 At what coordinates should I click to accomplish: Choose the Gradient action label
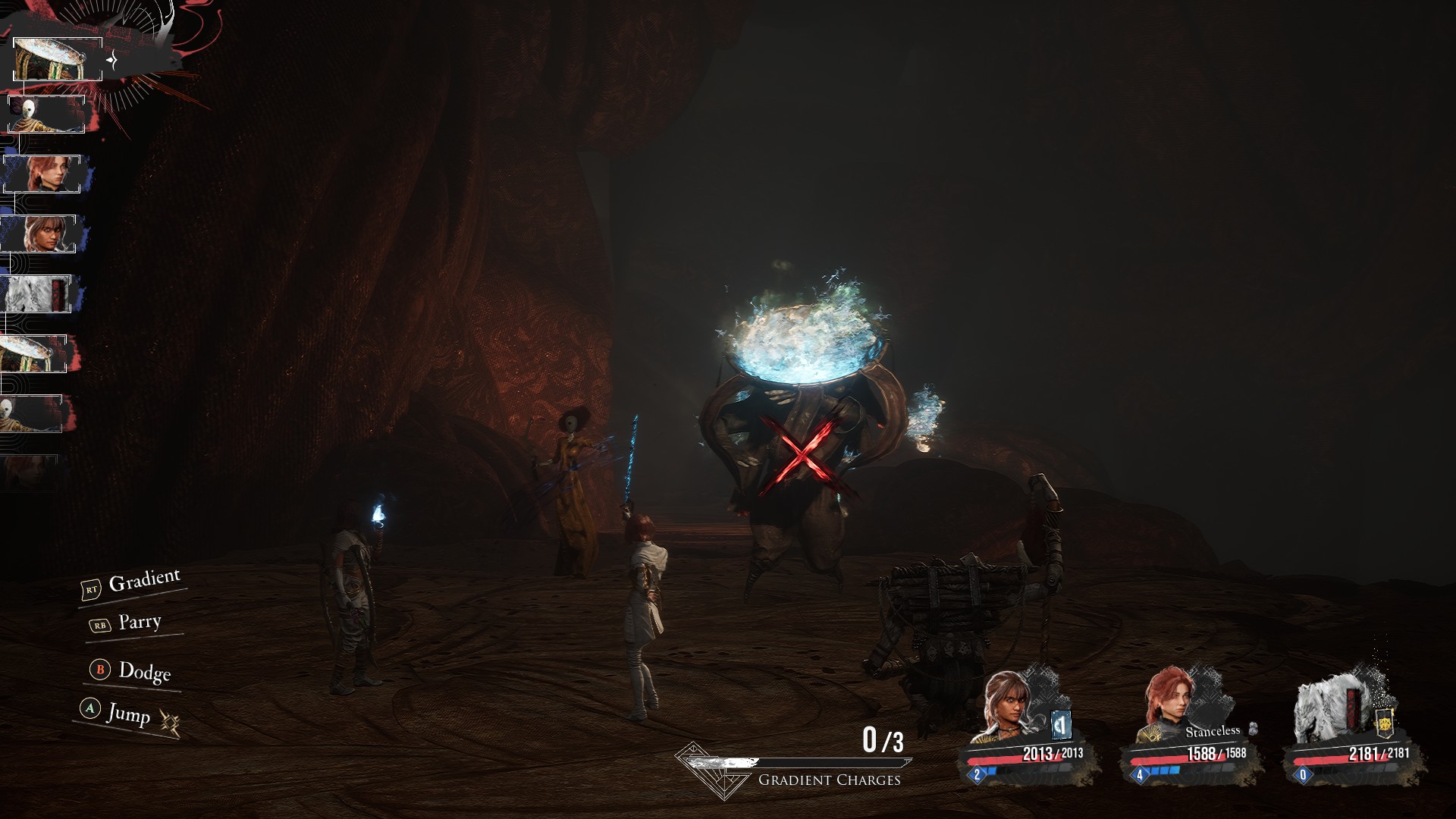tap(144, 582)
